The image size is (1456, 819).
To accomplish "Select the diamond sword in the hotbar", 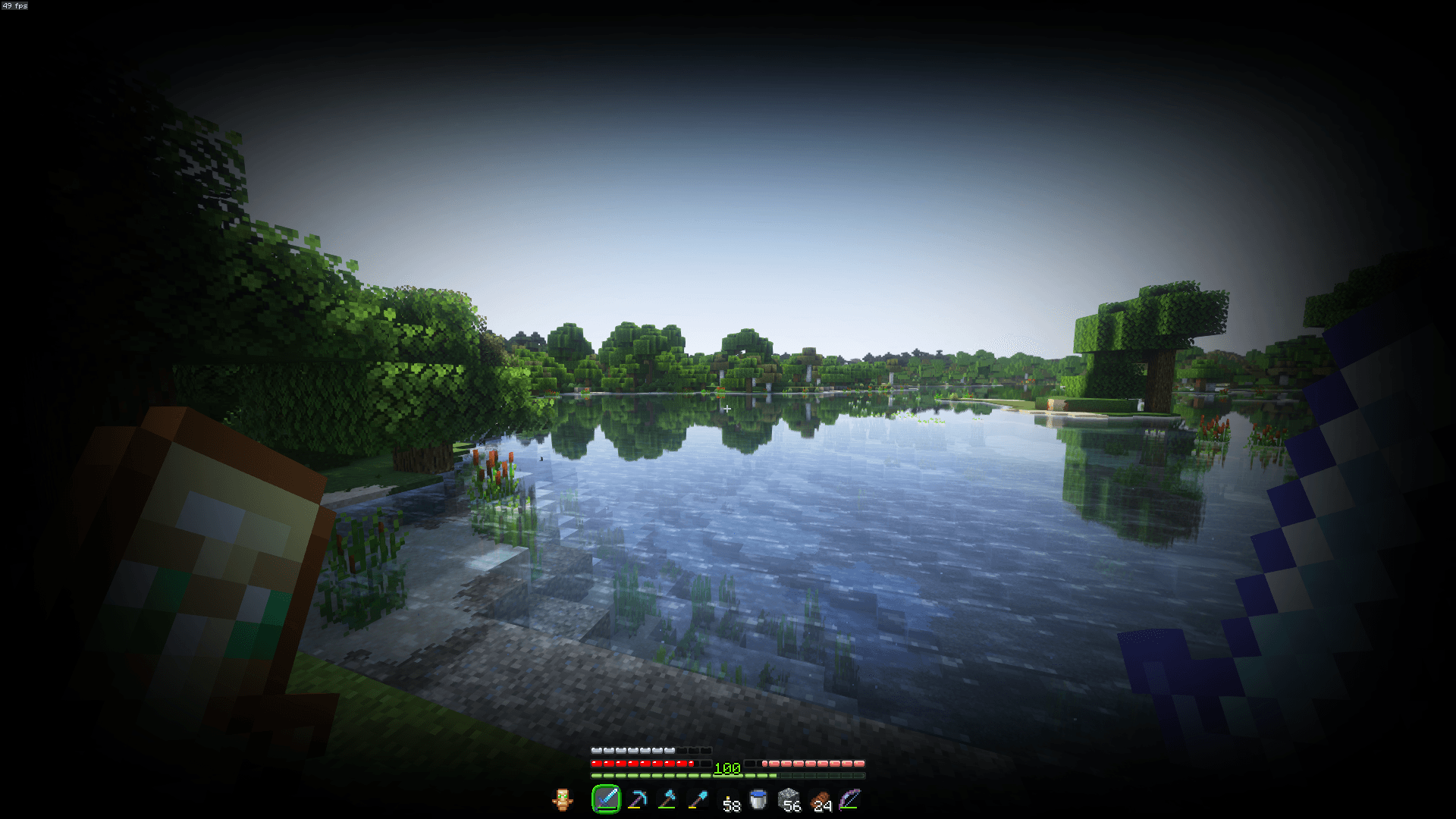I will [607, 799].
